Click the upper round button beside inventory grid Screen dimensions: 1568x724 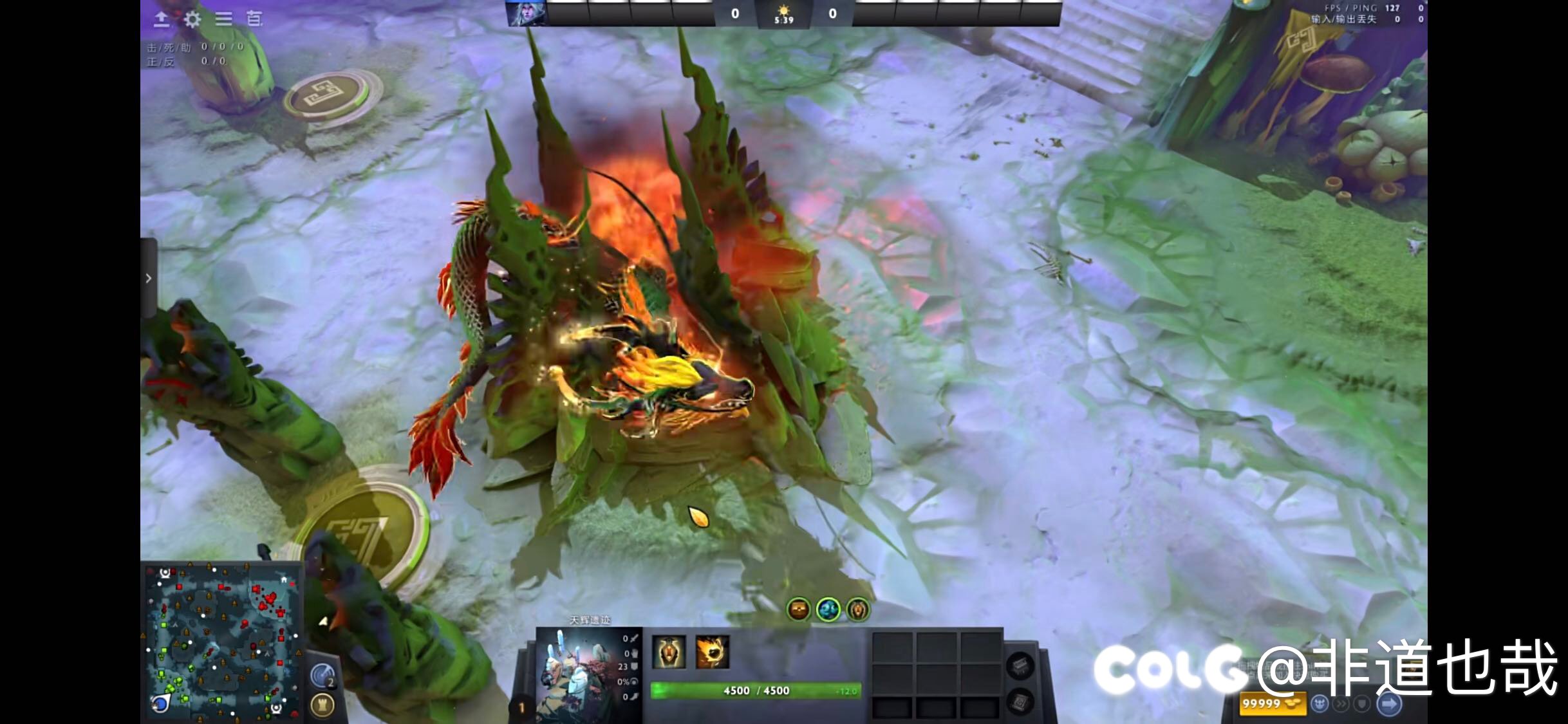click(x=1020, y=665)
